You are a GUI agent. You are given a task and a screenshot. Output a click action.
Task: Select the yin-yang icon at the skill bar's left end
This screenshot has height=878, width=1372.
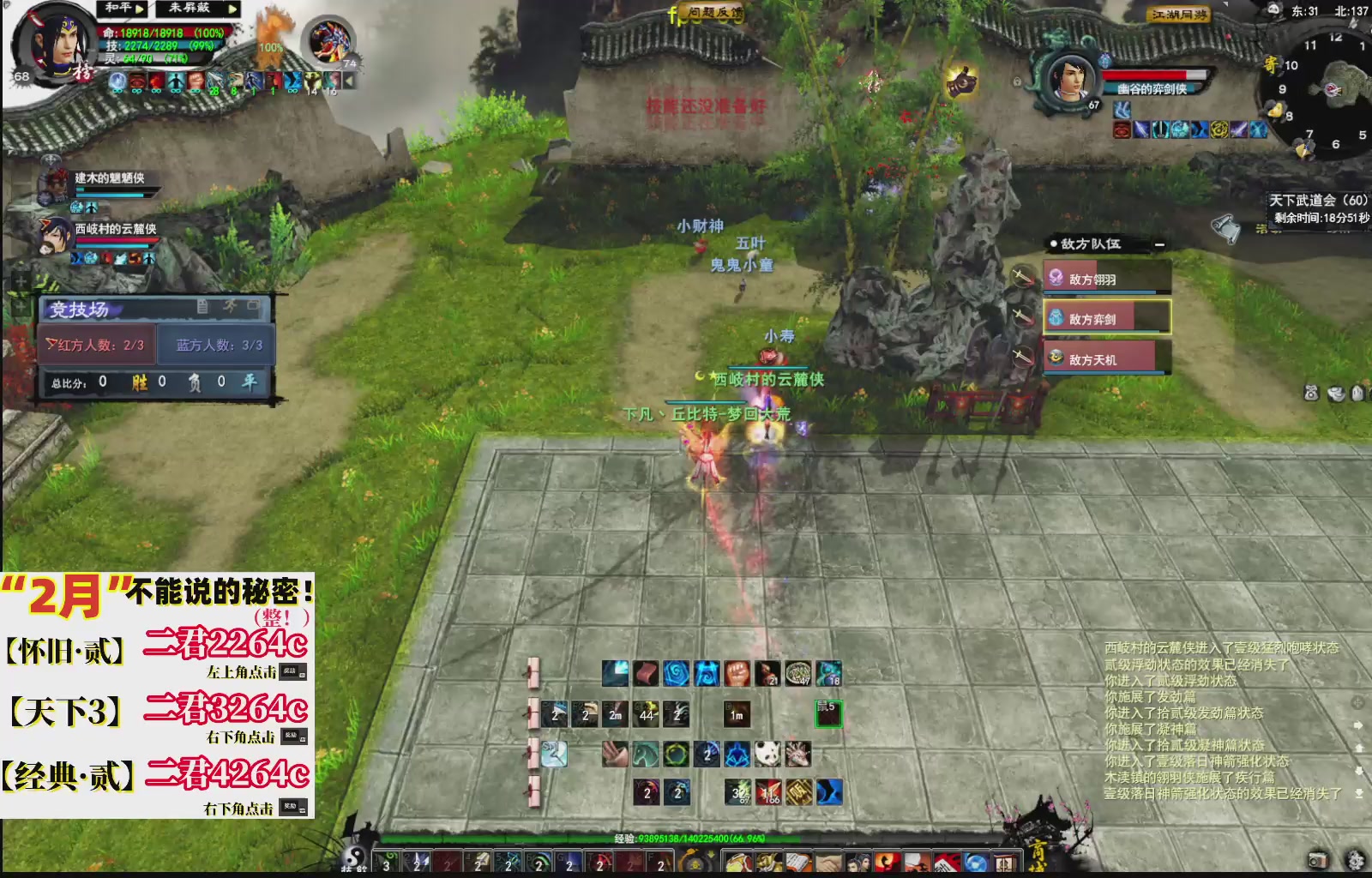[x=353, y=861]
